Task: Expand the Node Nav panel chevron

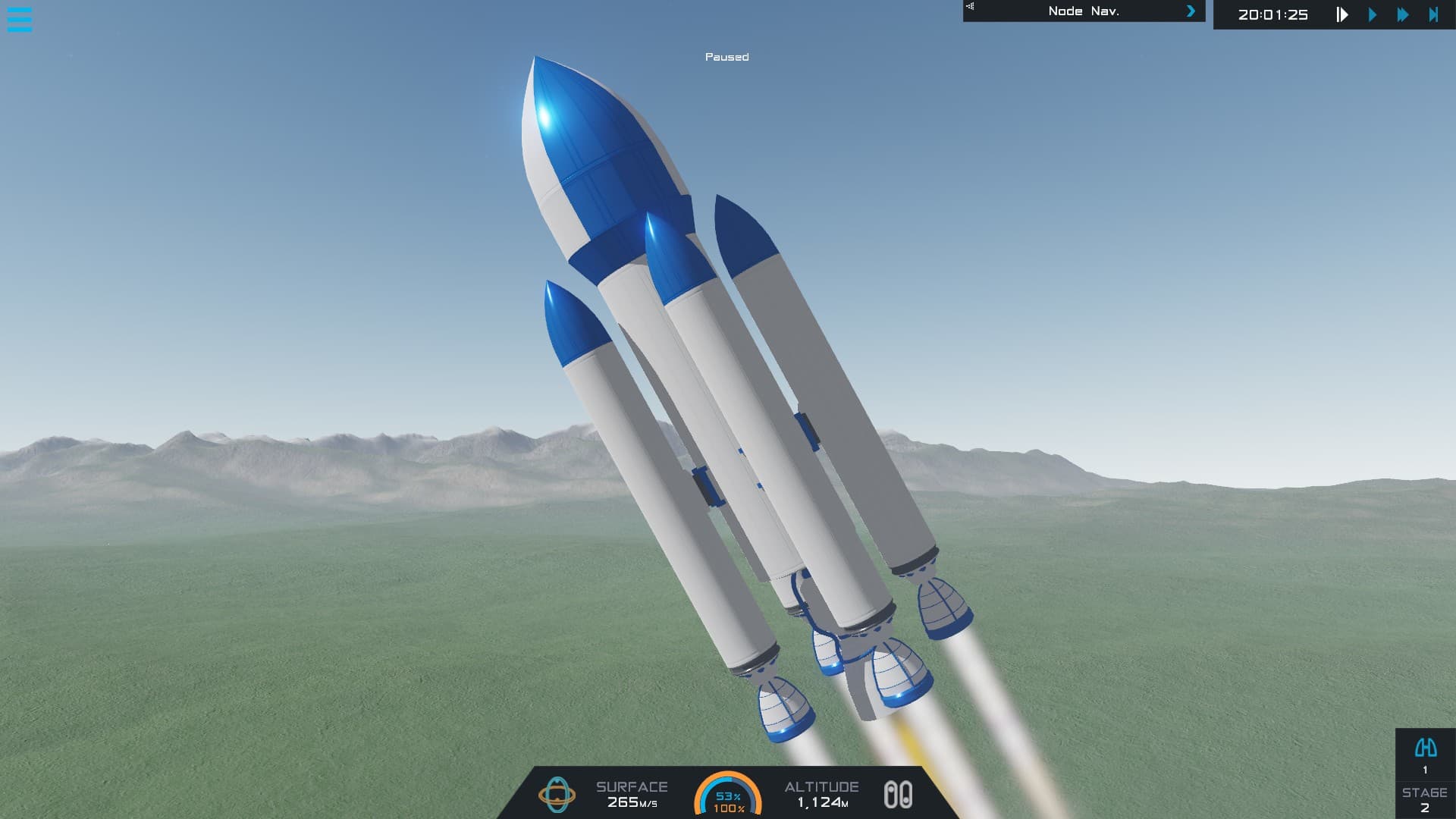Action: [x=1191, y=11]
